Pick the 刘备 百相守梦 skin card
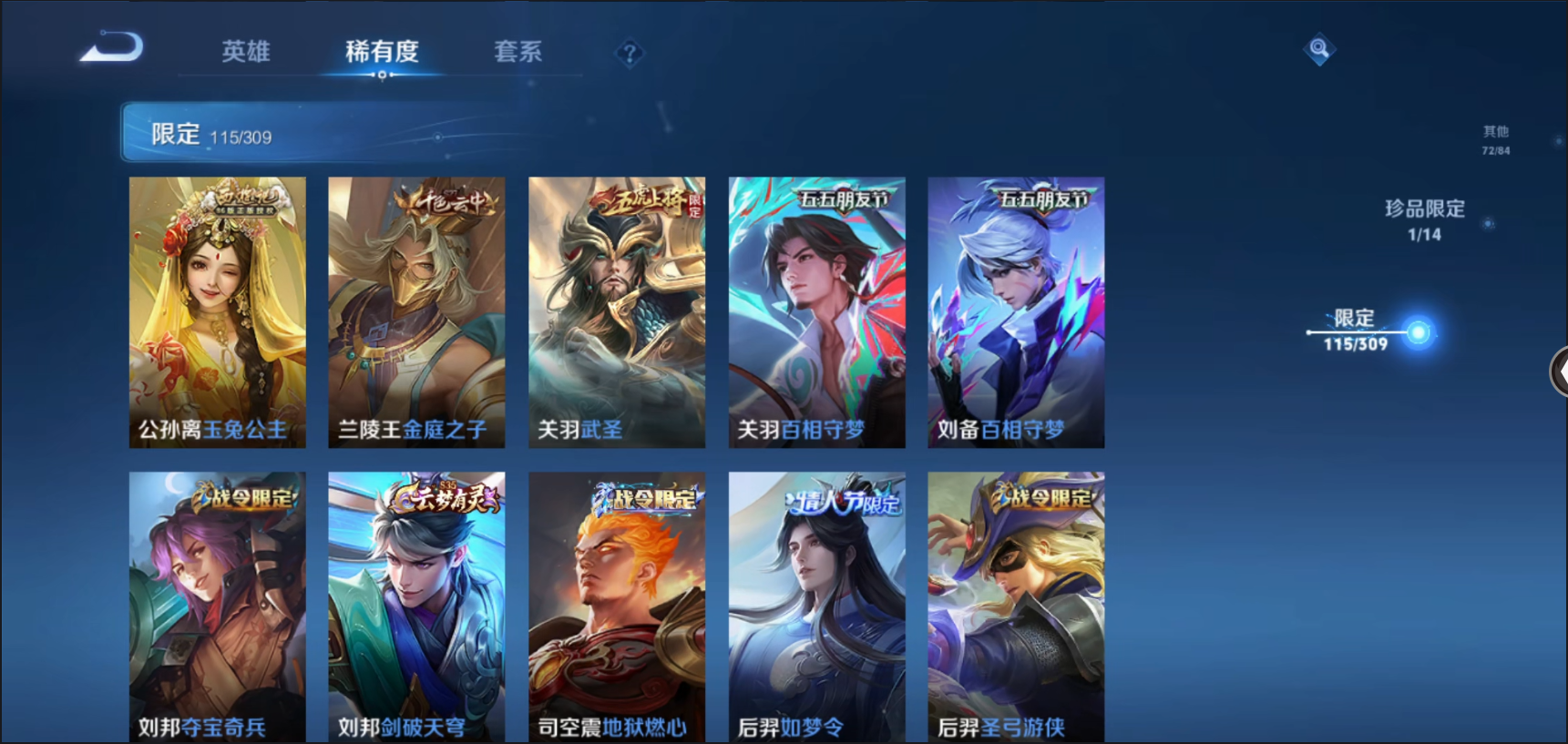The height and width of the screenshot is (744, 1568). tap(1016, 311)
